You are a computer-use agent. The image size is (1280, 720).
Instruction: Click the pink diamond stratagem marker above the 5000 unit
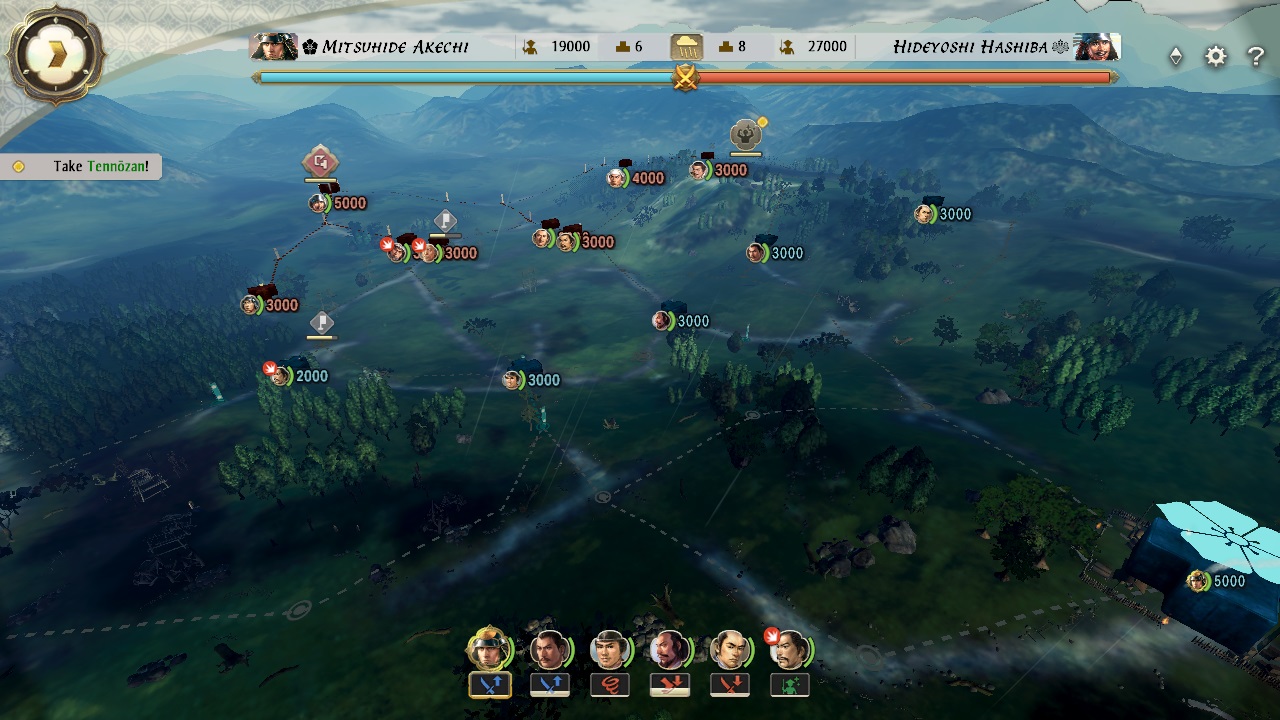[x=320, y=161]
